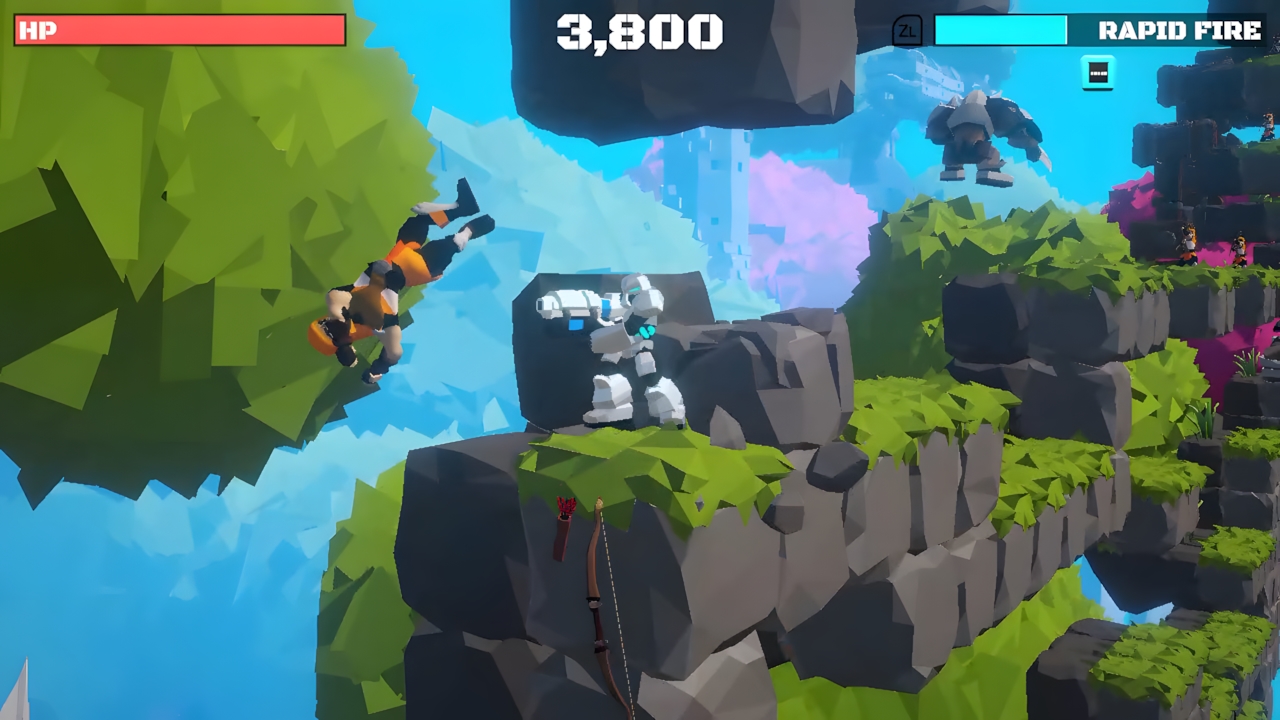1280x720 pixels.
Task: Click the ZL button prompt icon
Action: 907,31
